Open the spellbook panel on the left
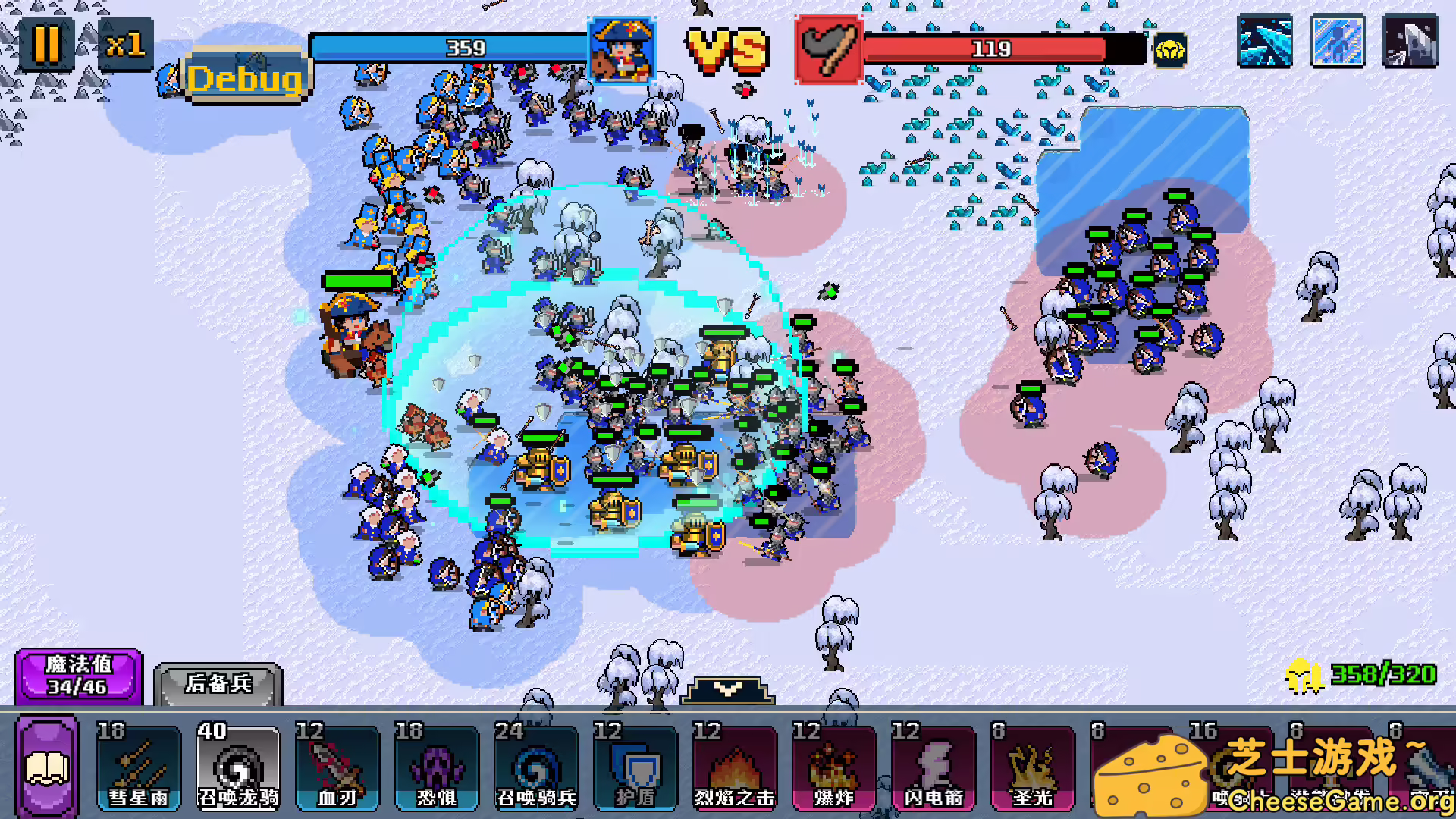 tap(47, 766)
